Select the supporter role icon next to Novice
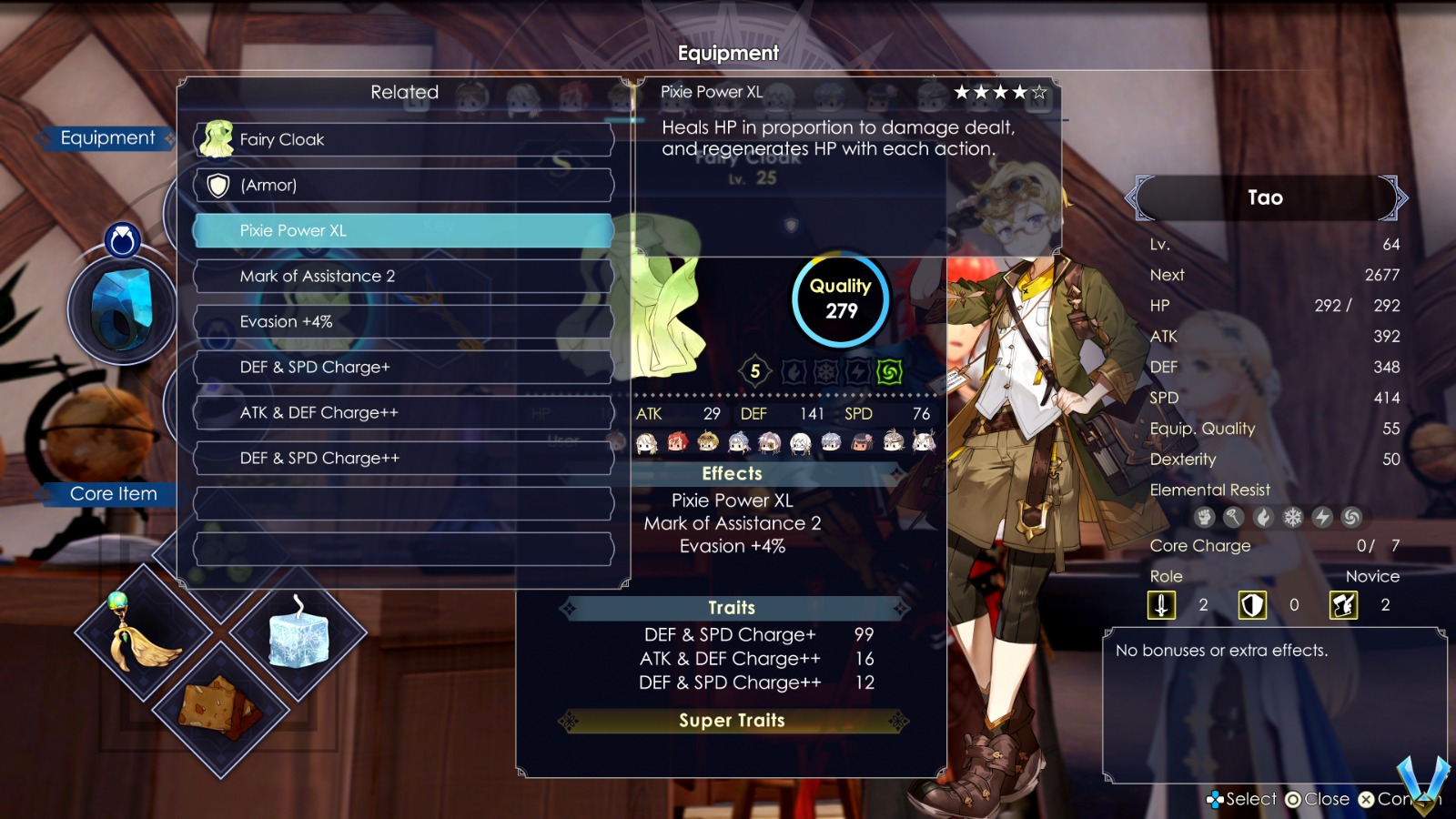Viewport: 1456px width, 819px height. click(1347, 604)
